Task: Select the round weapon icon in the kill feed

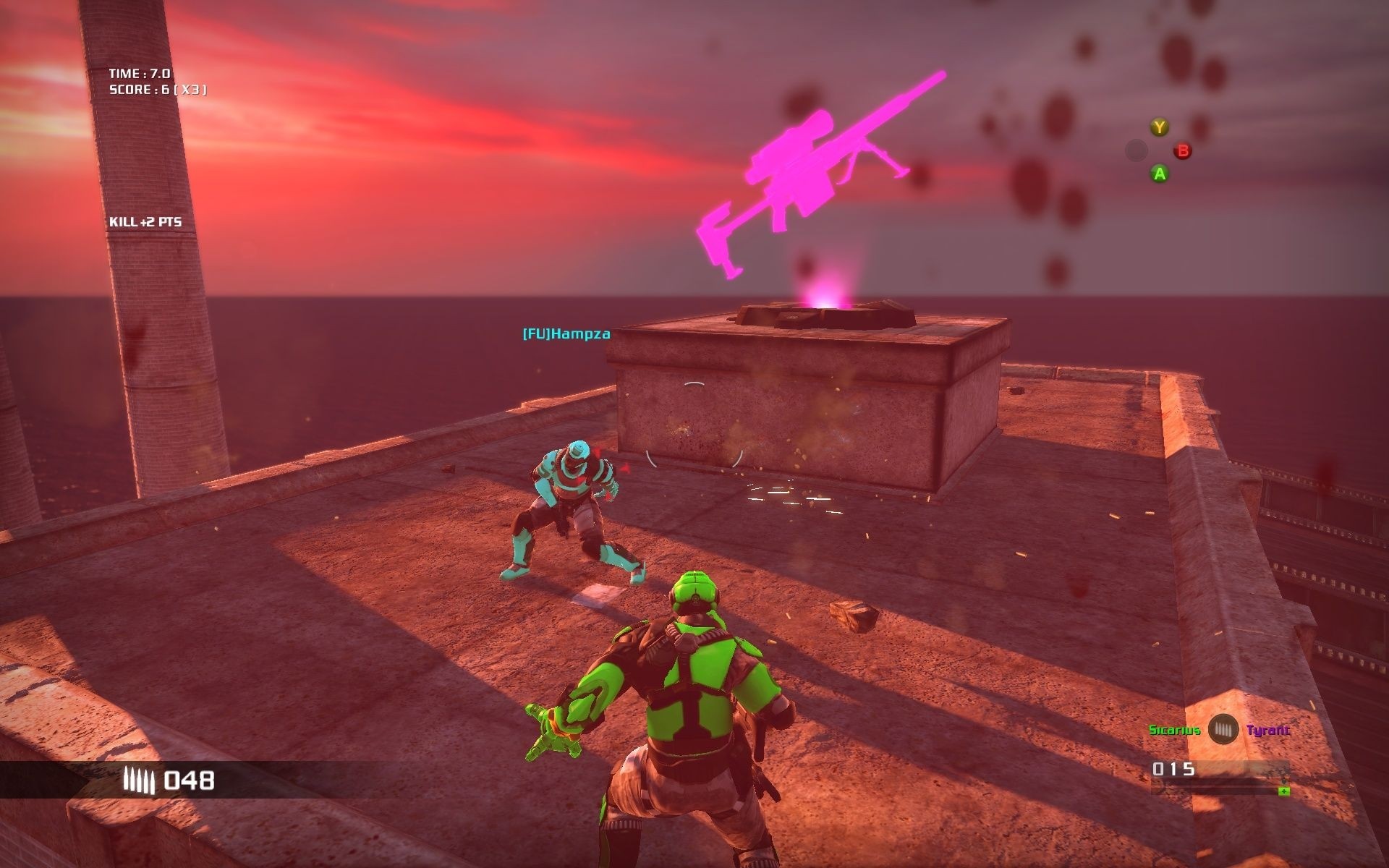Action: coord(1223,729)
